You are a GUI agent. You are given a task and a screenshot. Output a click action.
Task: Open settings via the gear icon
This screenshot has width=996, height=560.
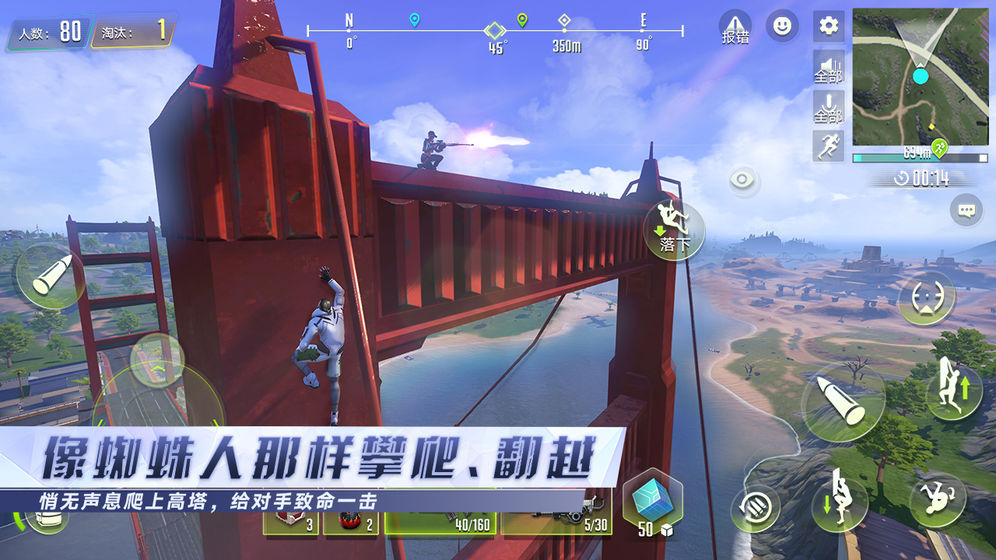[x=828, y=26]
